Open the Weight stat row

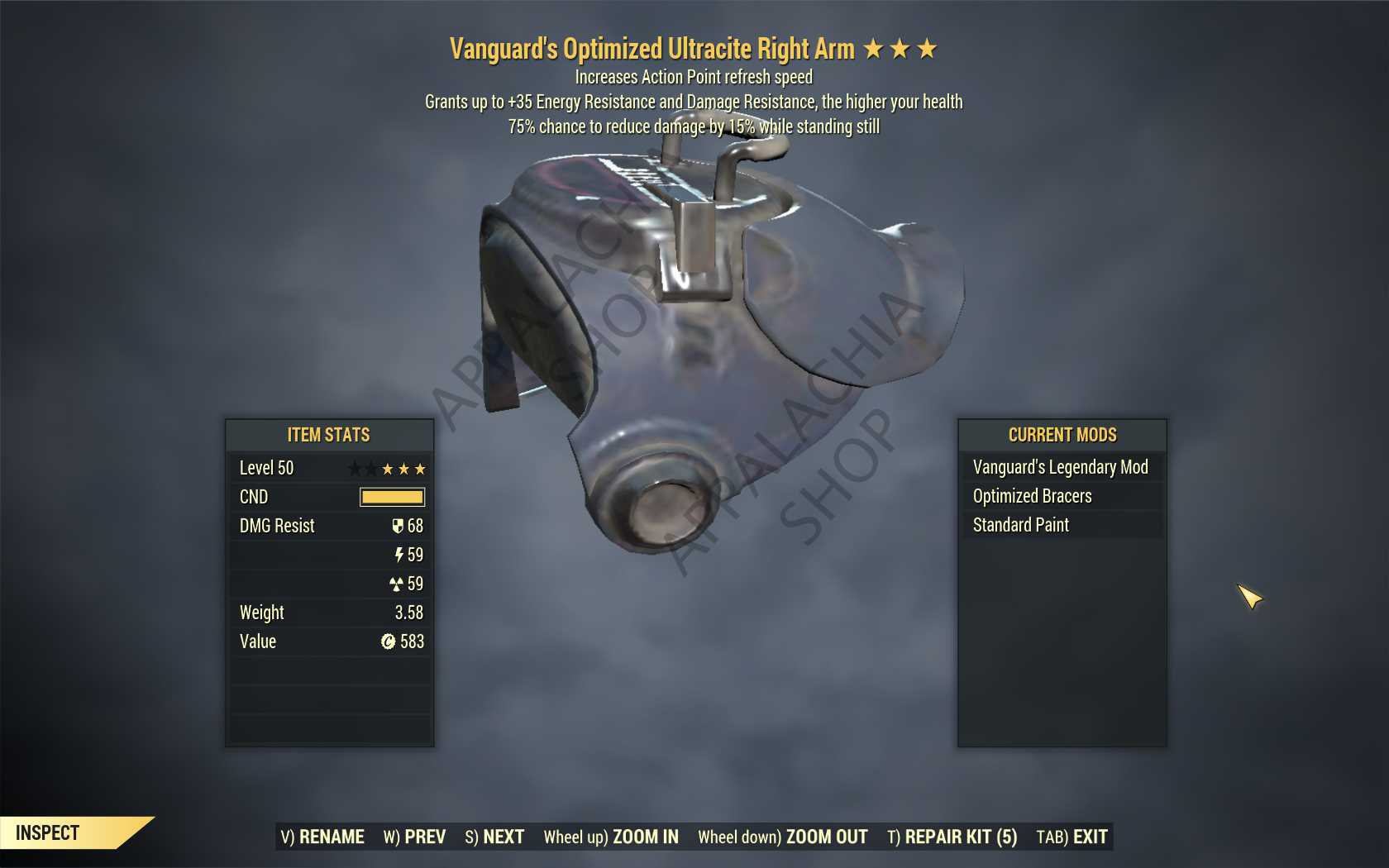[x=328, y=613]
